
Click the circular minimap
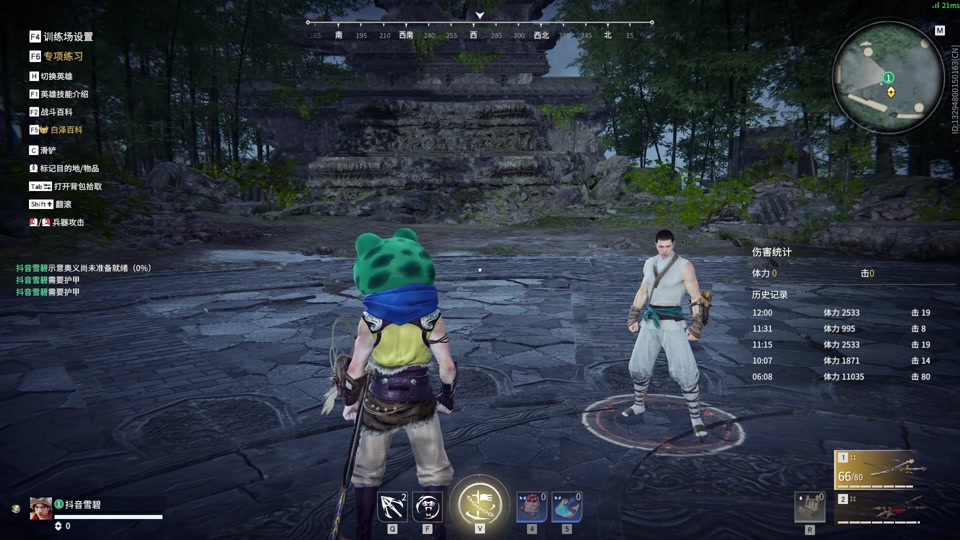tap(888, 77)
